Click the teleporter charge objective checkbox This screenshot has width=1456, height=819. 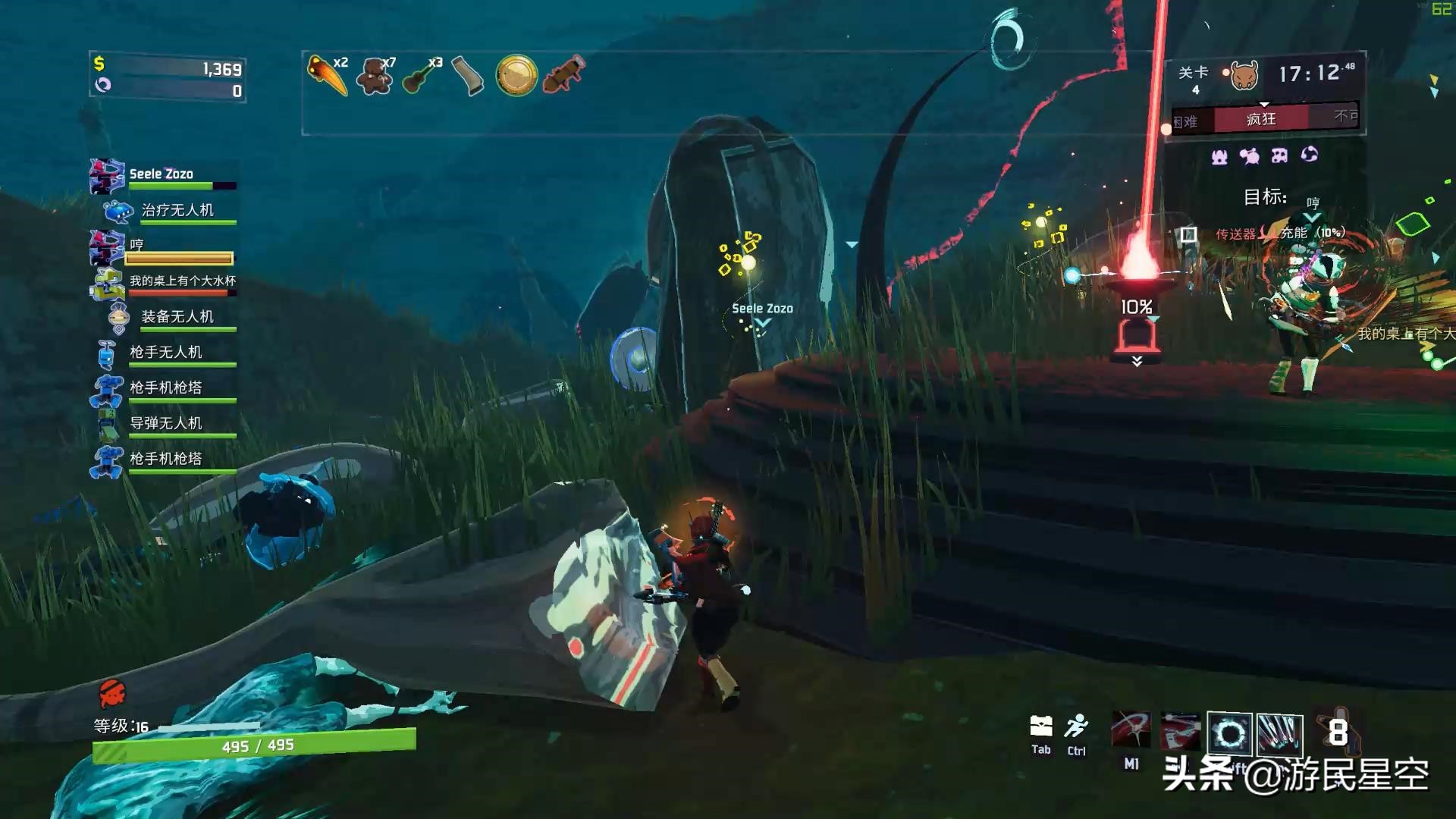coord(1188,234)
